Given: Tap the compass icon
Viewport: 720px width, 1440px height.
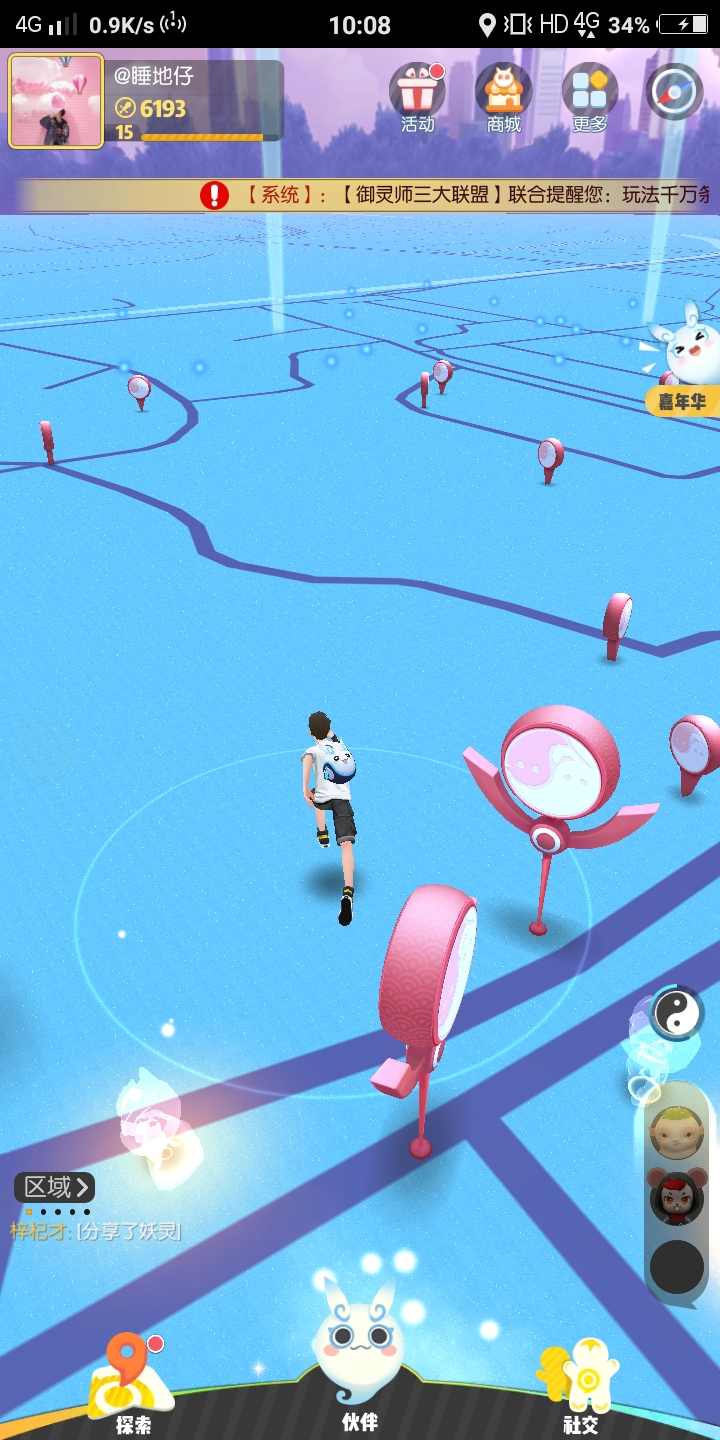Looking at the screenshot, I should click(675, 92).
